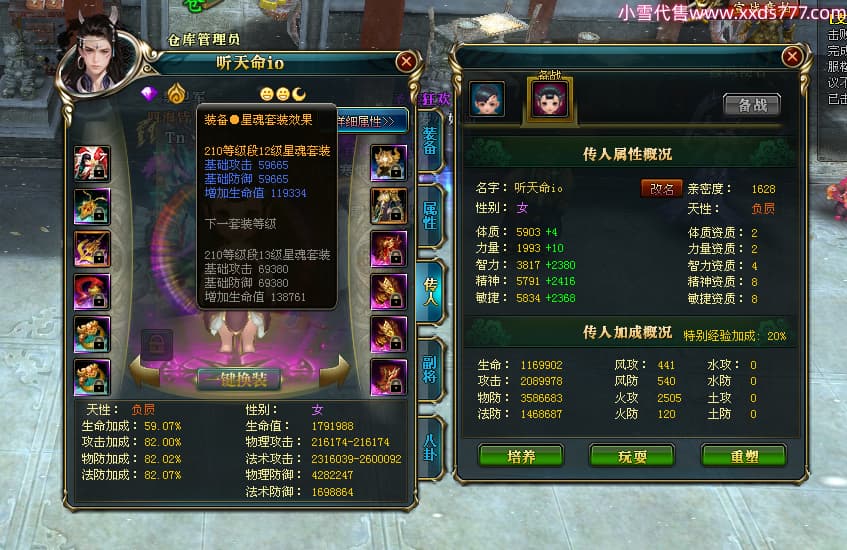Select the blue-haired heir portrait
Viewport: 847px width, 550px height.
(487, 98)
